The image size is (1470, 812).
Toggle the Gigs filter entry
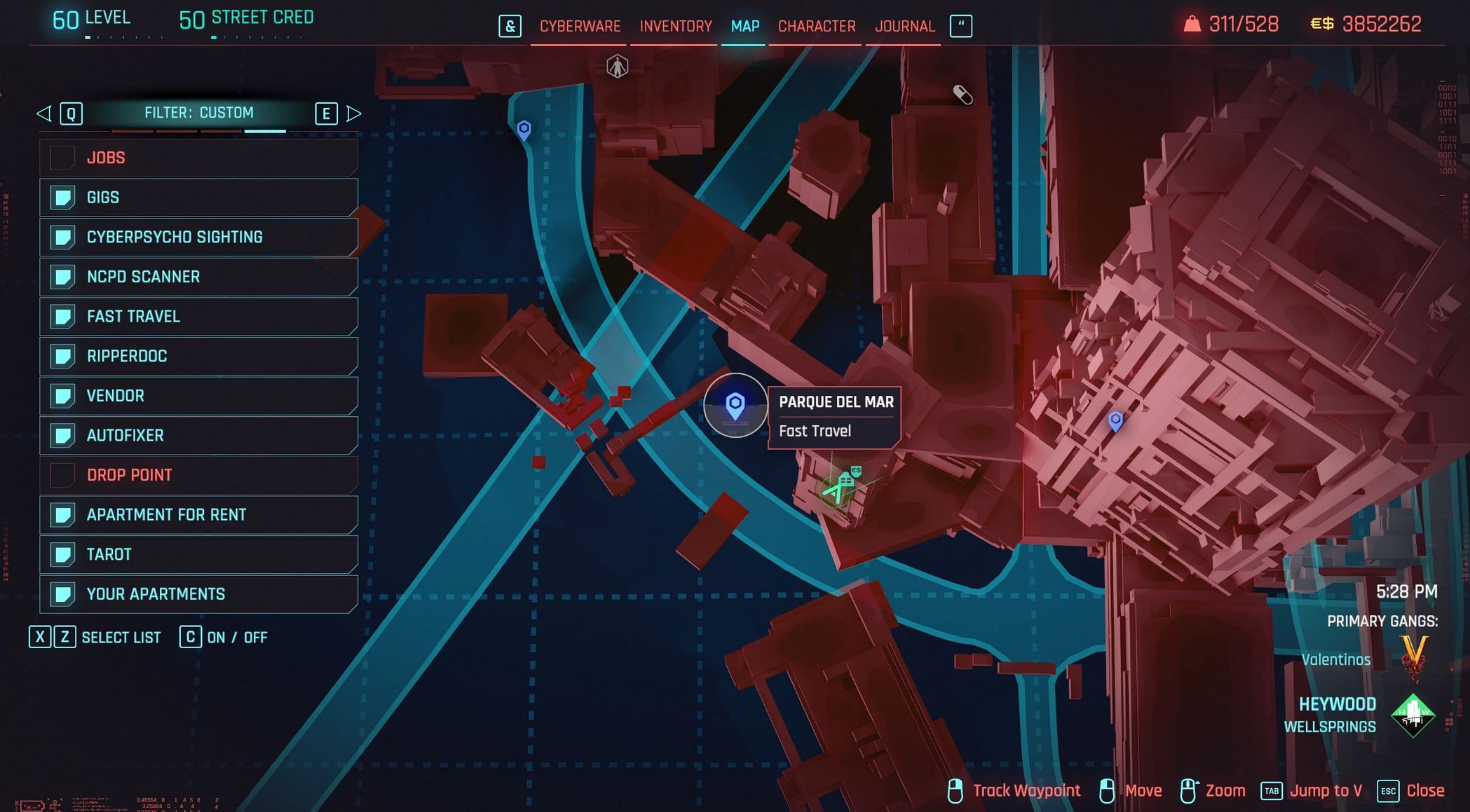[x=199, y=198]
